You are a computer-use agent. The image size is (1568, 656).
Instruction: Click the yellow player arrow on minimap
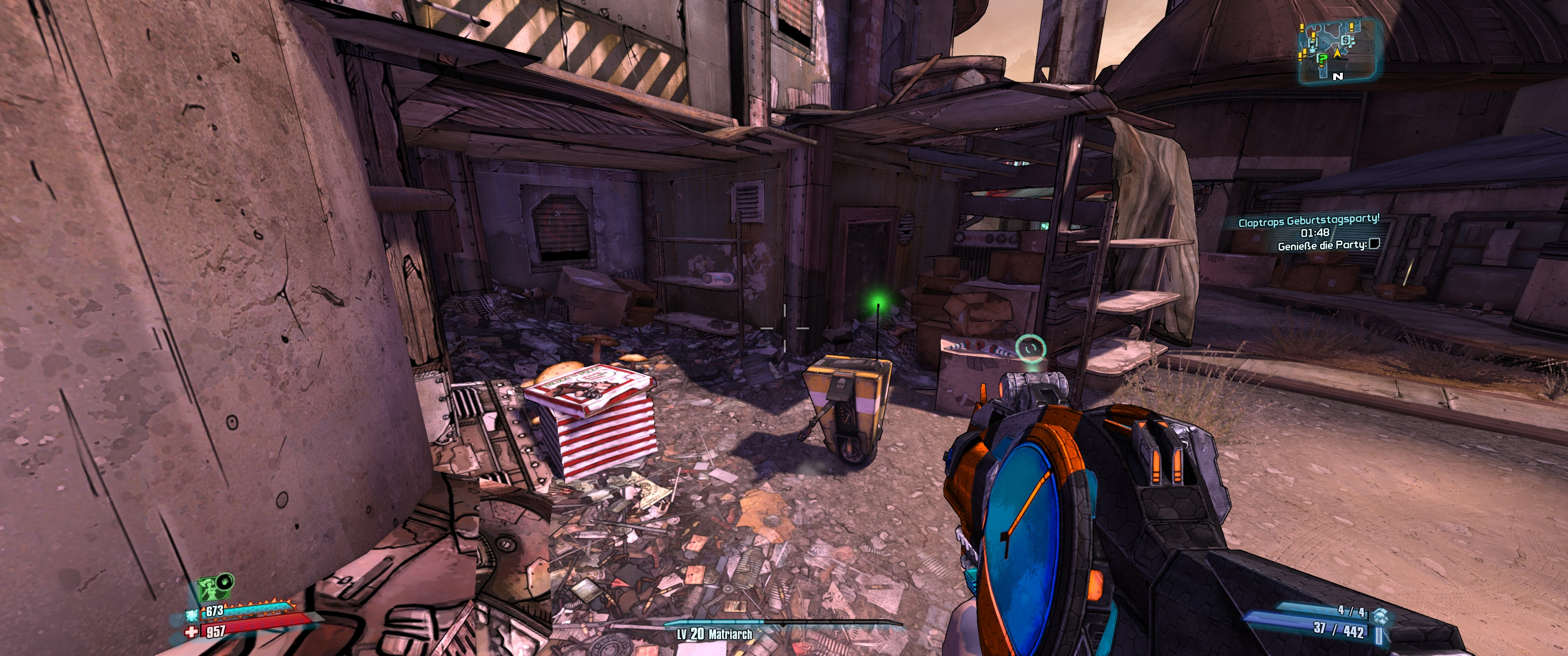(x=1337, y=54)
